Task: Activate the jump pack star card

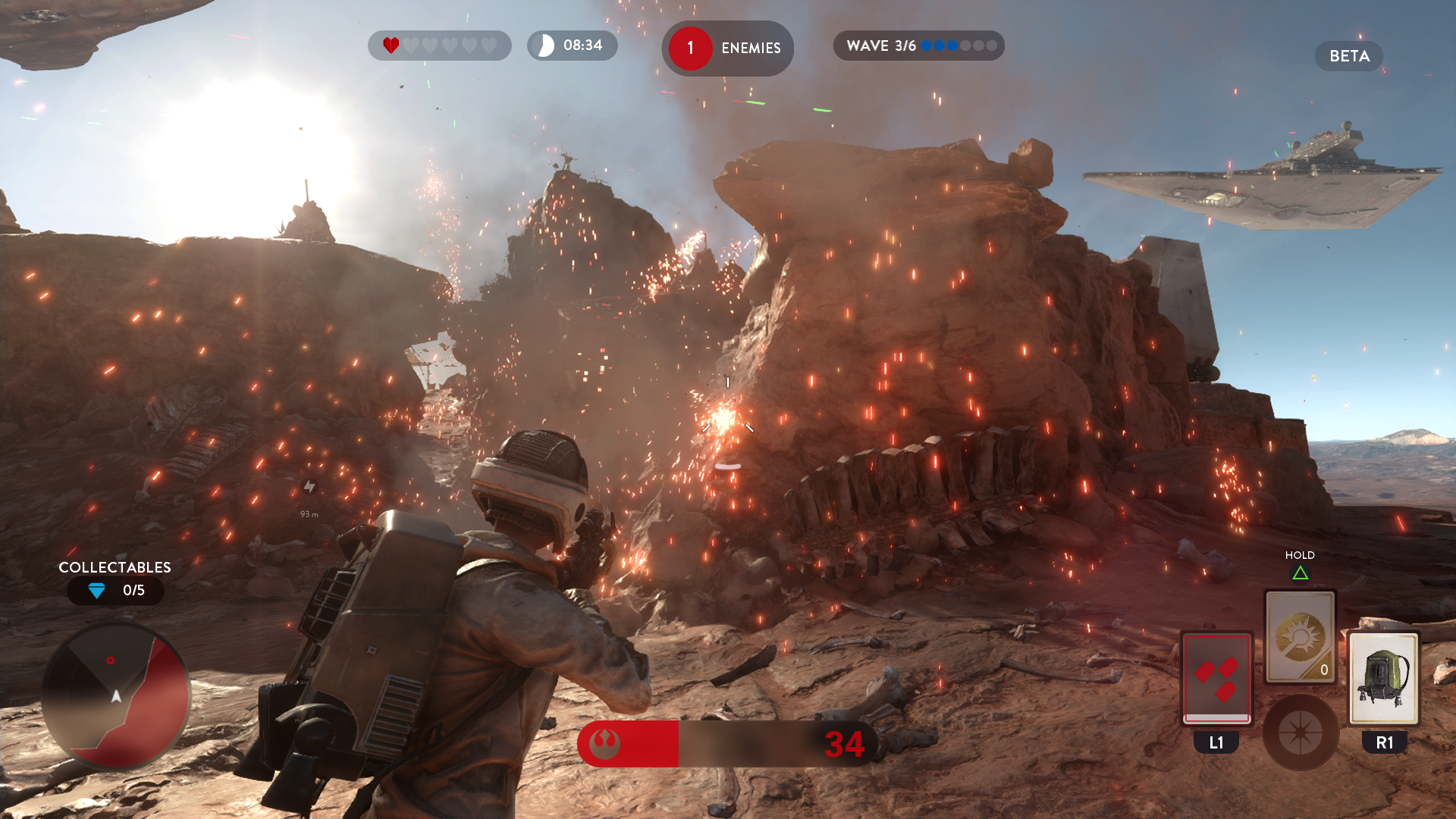Action: (1384, 677)
